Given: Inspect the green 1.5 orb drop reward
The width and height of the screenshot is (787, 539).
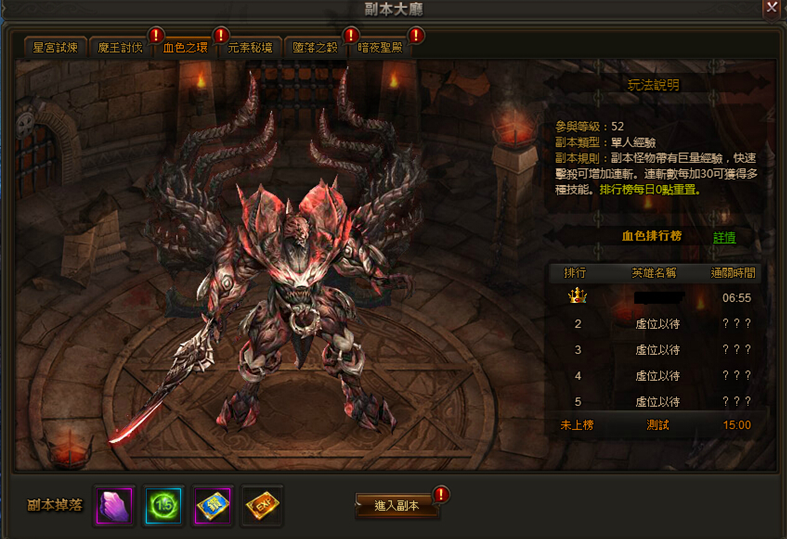Looking at the screenshot, I should tap(162, 505).
